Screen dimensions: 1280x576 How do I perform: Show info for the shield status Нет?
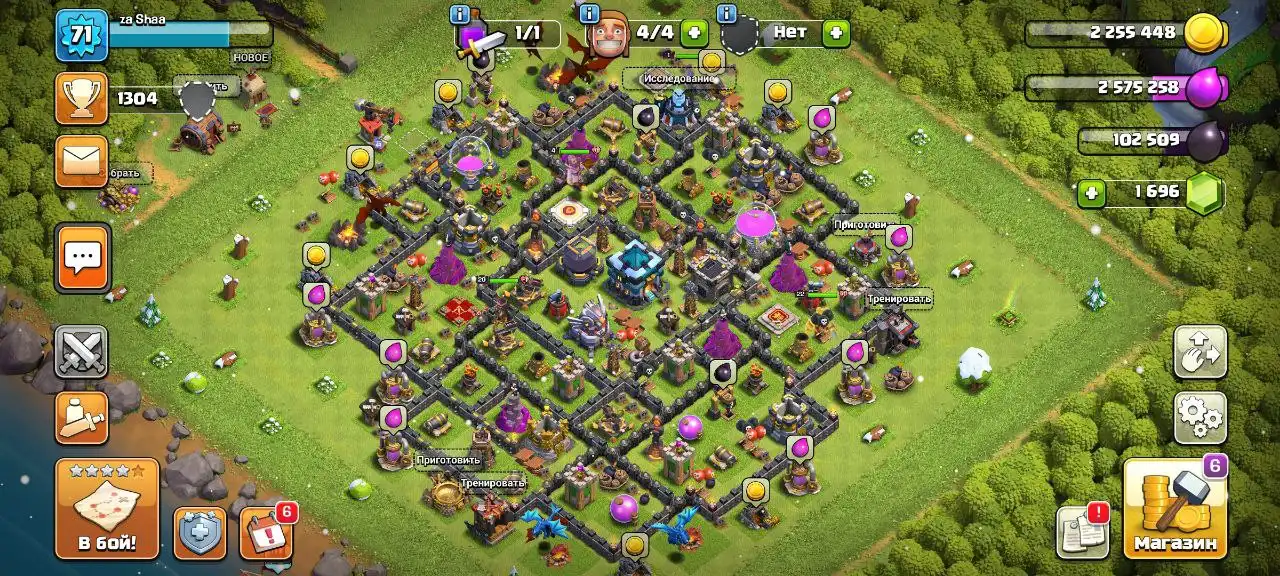click(x=727, y=14)
